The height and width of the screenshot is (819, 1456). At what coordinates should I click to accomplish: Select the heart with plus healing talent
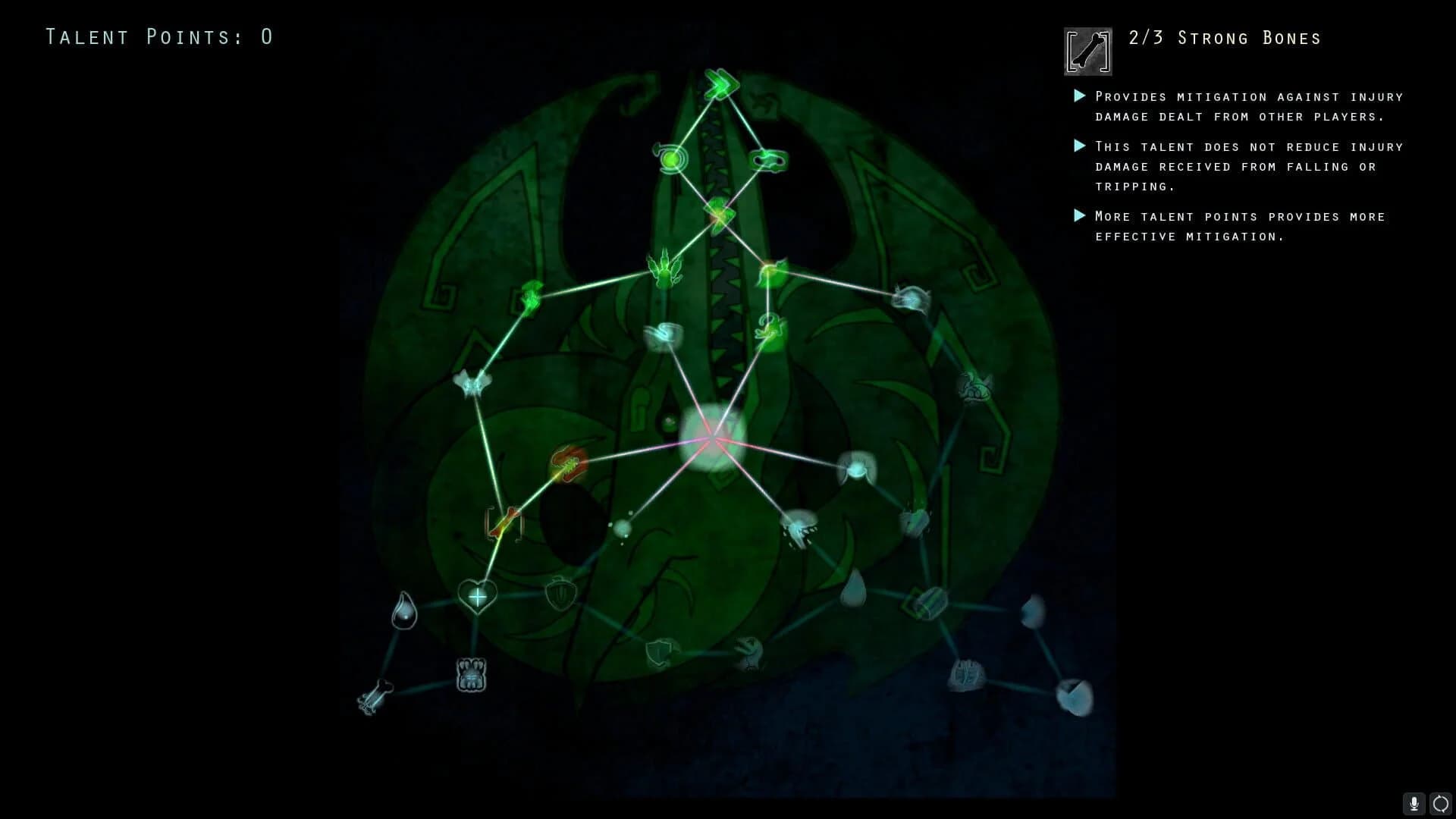point(478,597)
